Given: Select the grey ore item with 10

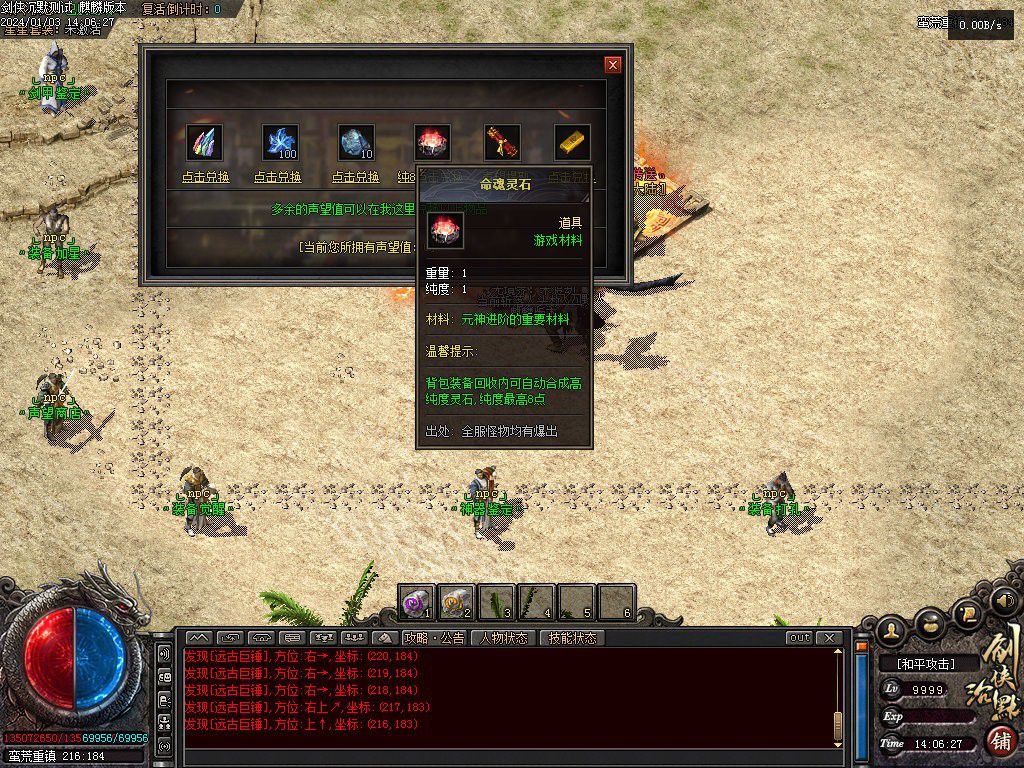Looking at the screenshot, I should pos(356,142).
